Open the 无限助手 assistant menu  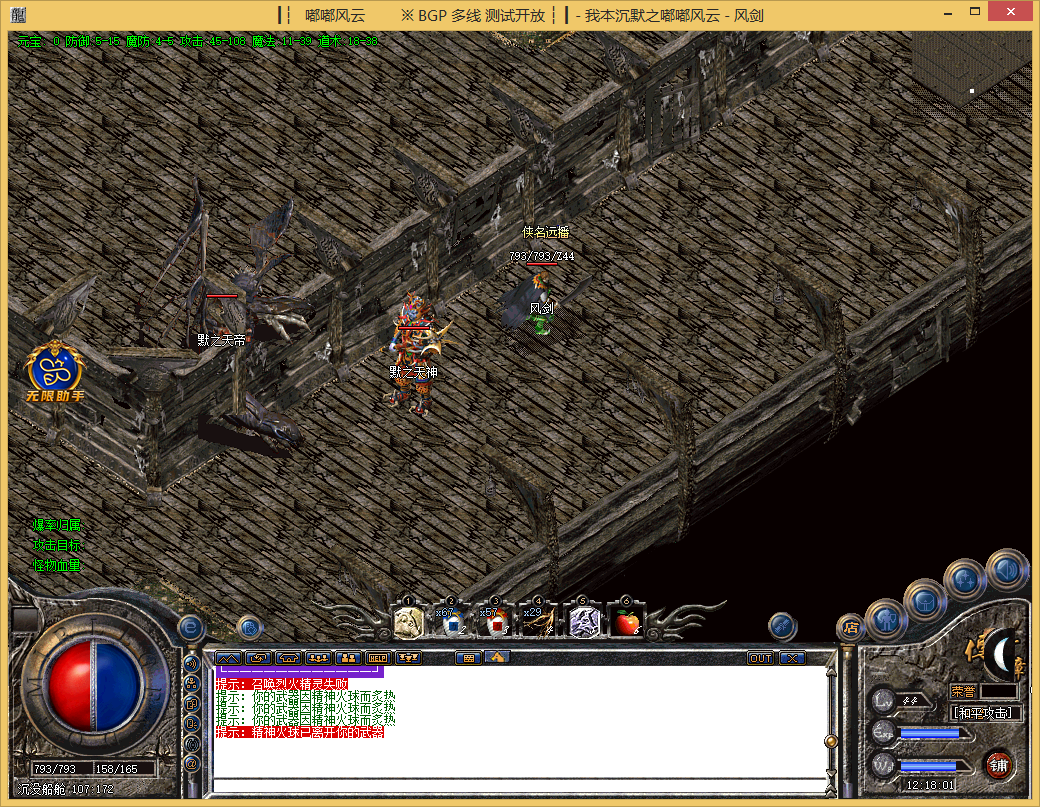pyautogui.click(x=54, y=372)
